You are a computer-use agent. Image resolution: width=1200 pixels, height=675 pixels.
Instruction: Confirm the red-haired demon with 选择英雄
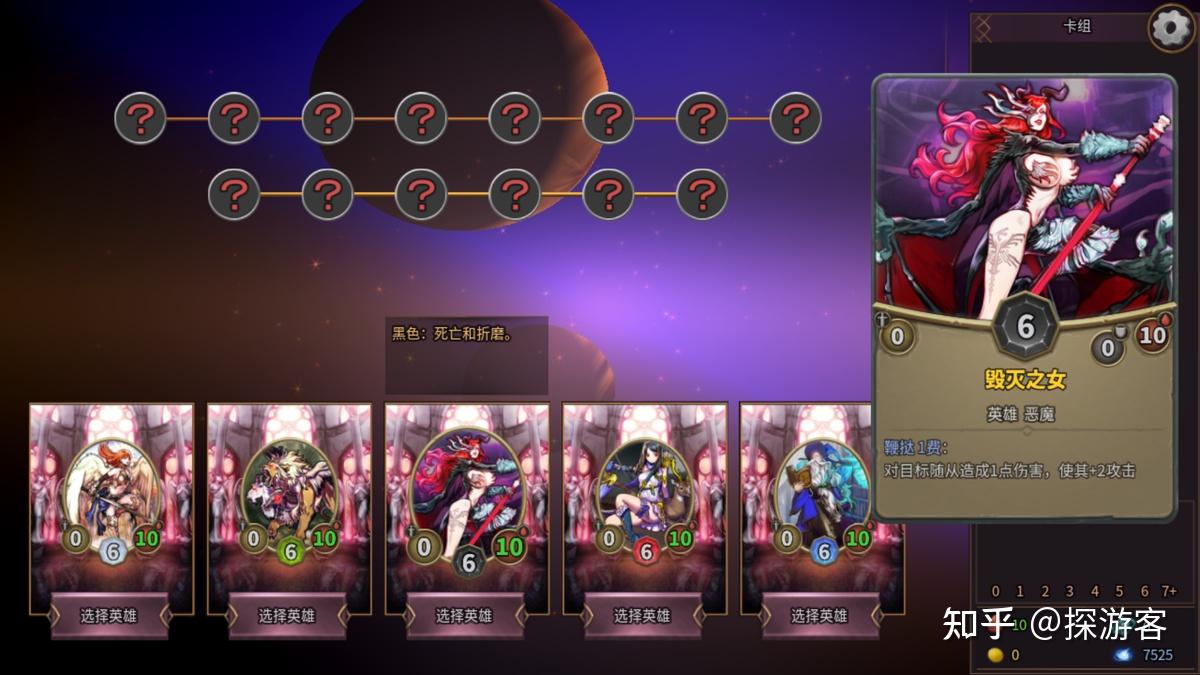465,615
